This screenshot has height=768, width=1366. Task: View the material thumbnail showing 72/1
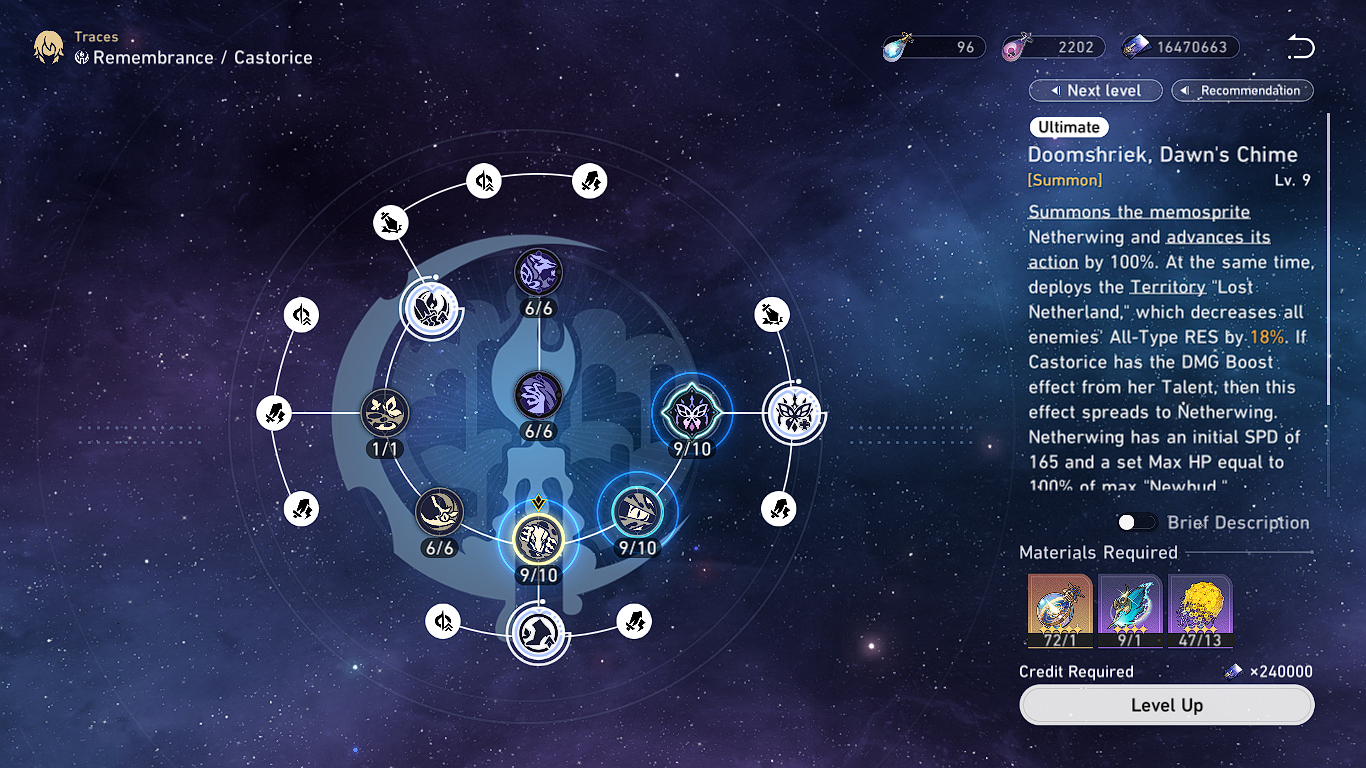point(1060,610)
